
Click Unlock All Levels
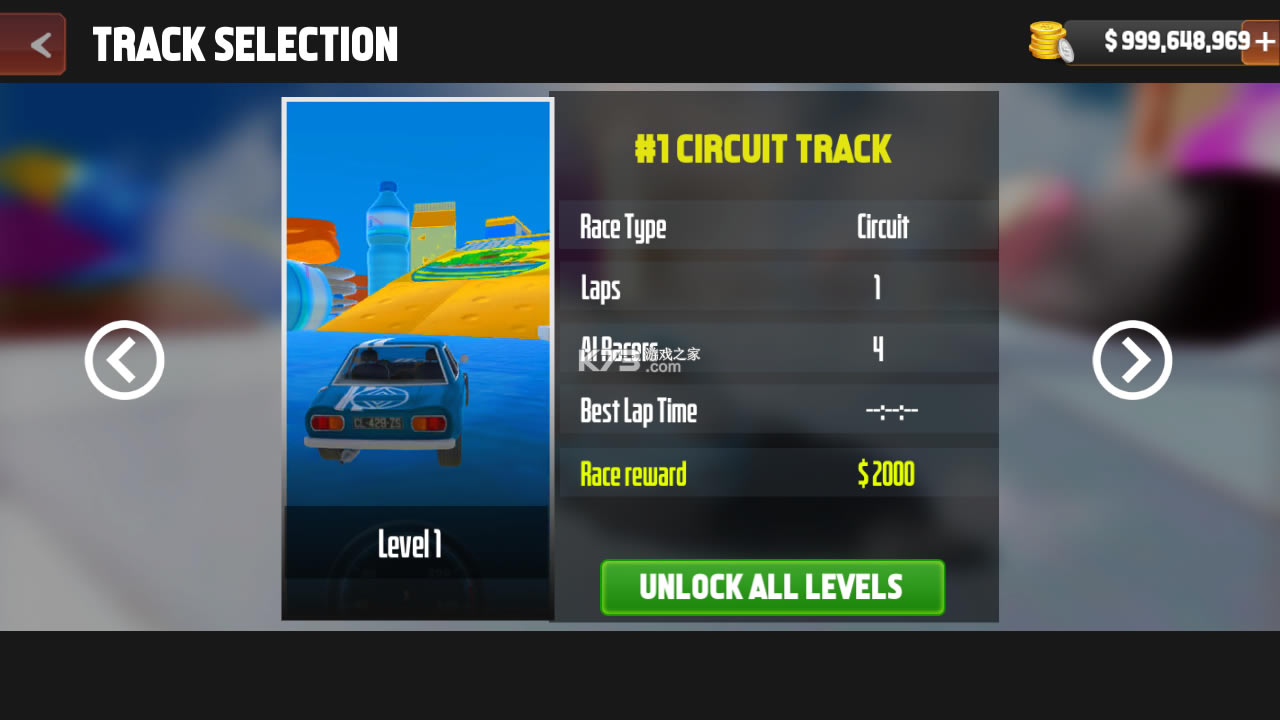[x=772, y=587]
